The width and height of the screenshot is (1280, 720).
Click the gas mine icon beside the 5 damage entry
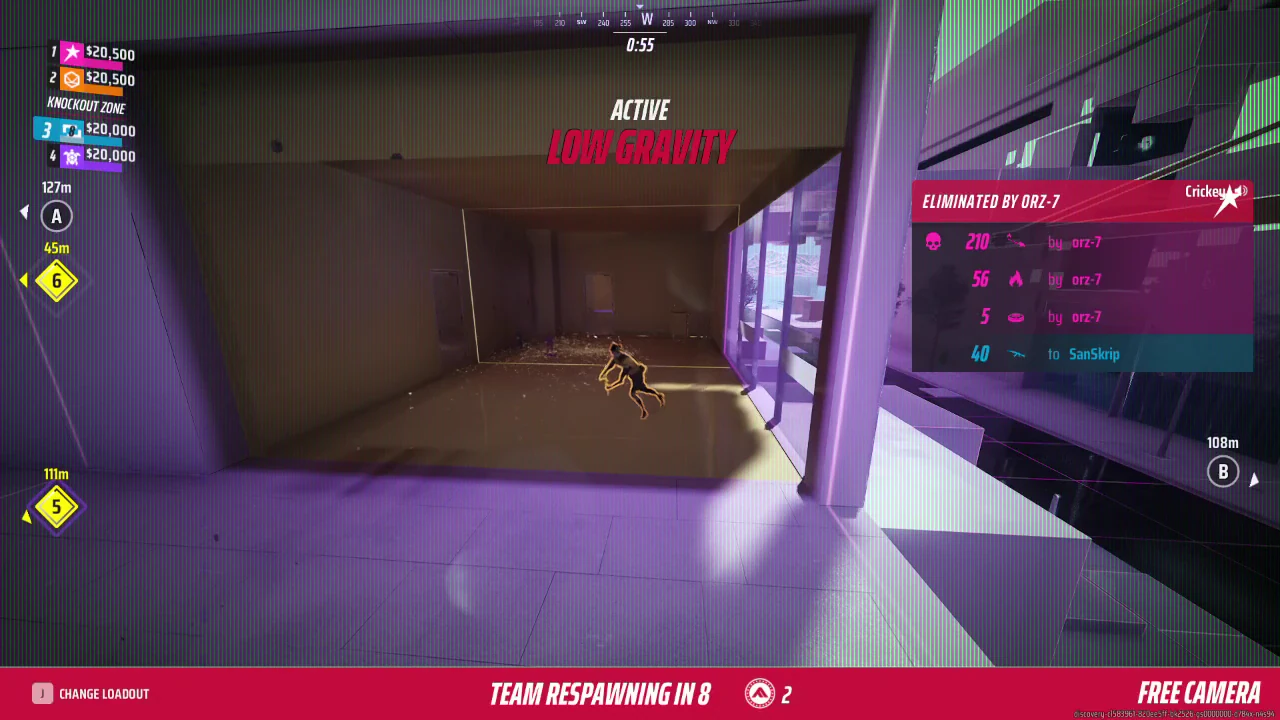(x=1016, y=317)
